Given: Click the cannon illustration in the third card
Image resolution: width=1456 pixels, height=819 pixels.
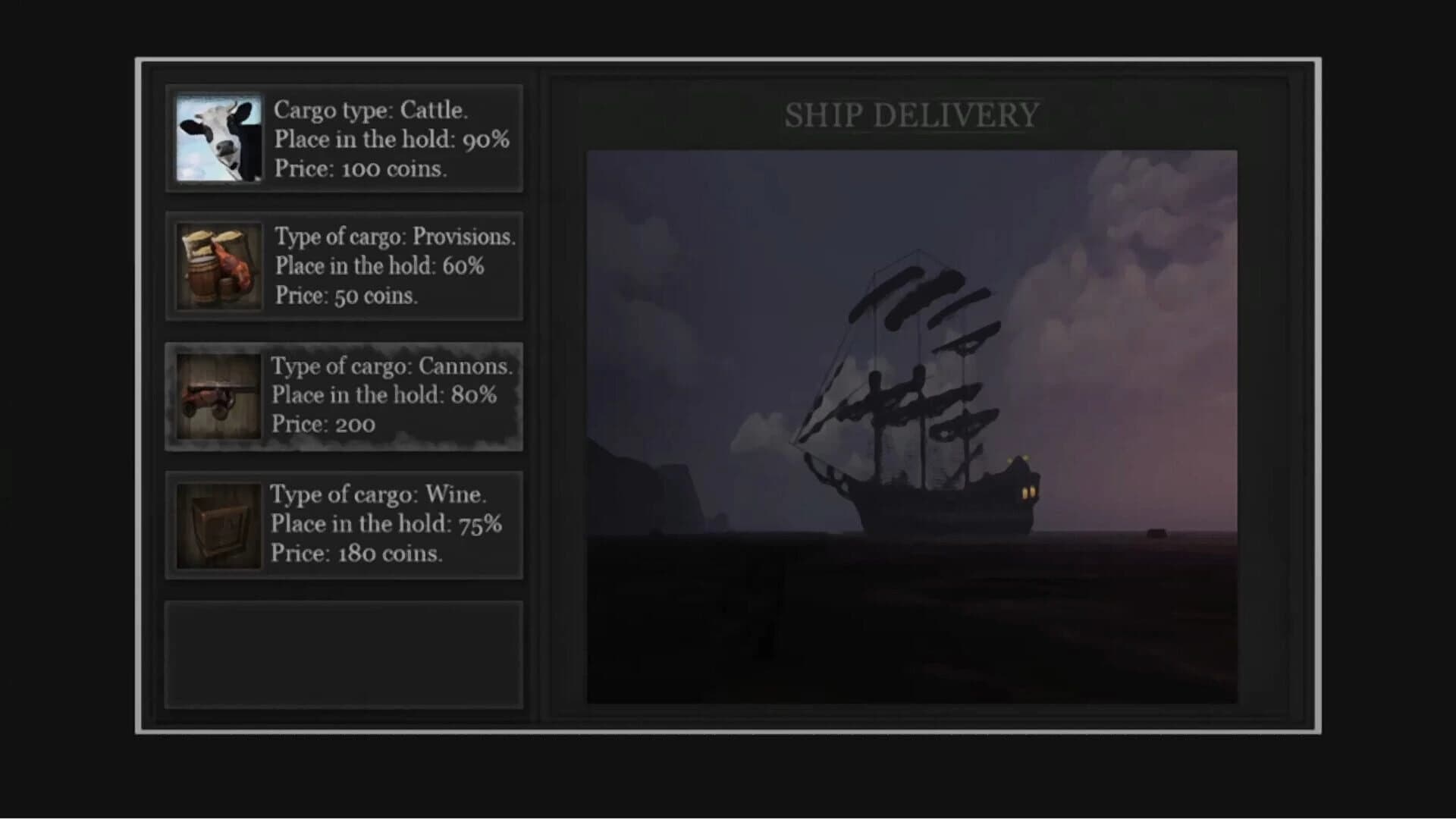Looking at the screenshot, I should (x=218, y=395).
